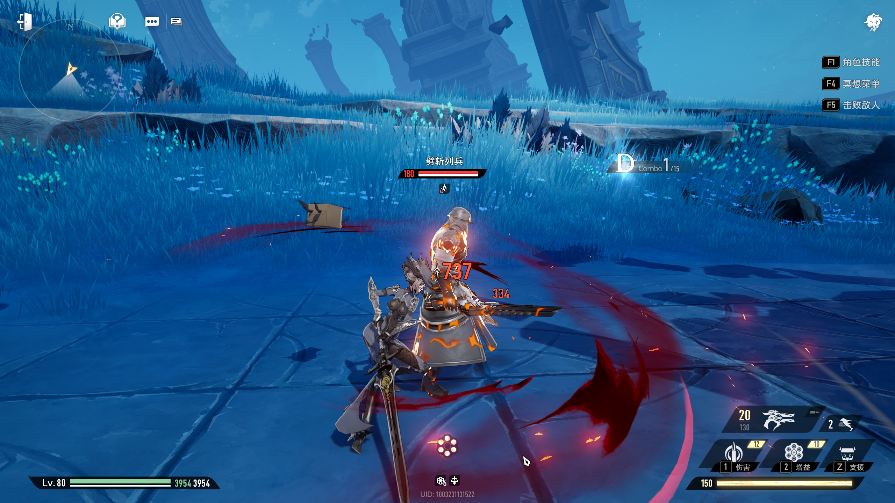895x503 pixels.
Task: Open the circular minimap
Action: (x=68, y=71)
